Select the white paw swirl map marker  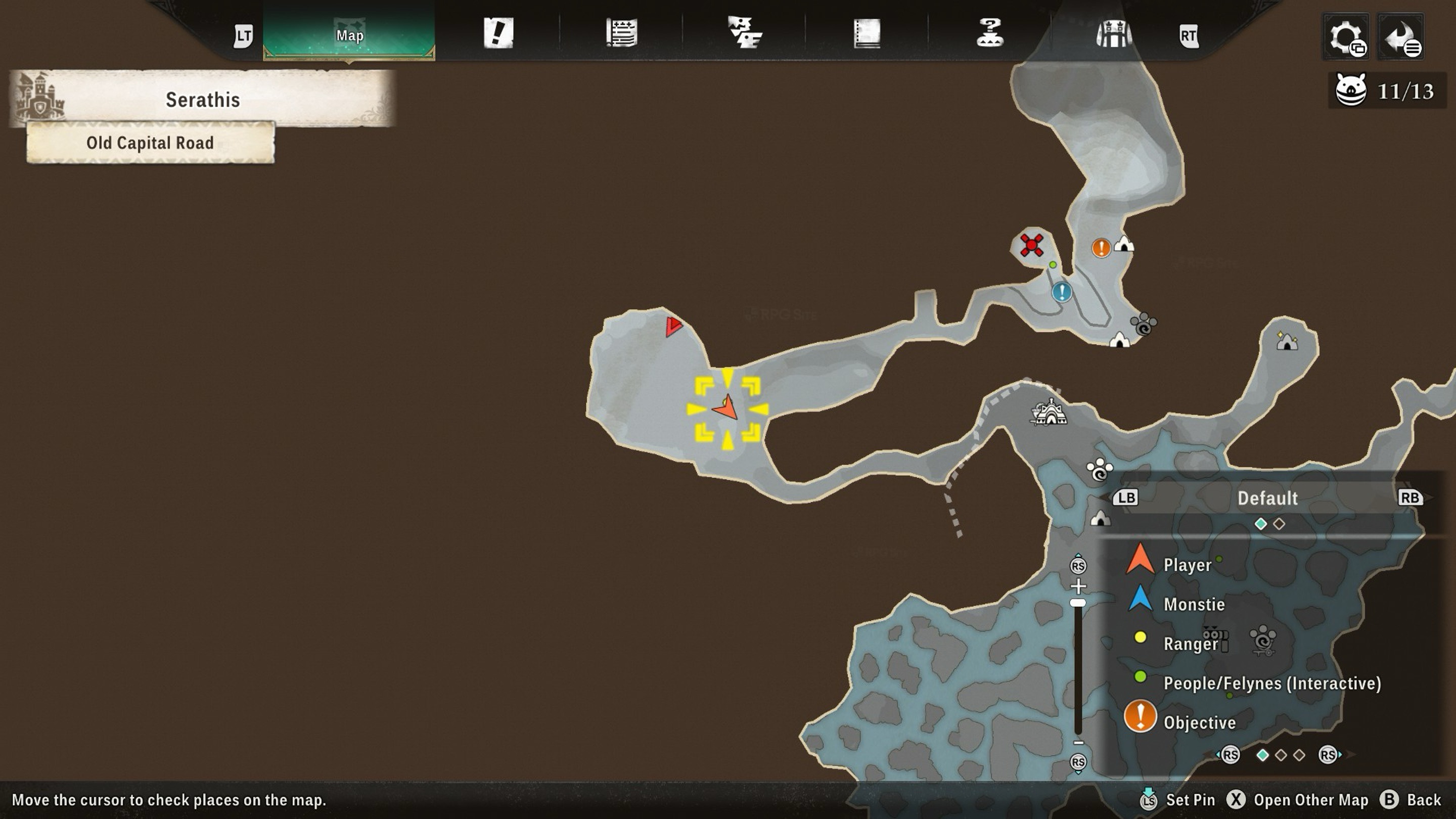1100,470
